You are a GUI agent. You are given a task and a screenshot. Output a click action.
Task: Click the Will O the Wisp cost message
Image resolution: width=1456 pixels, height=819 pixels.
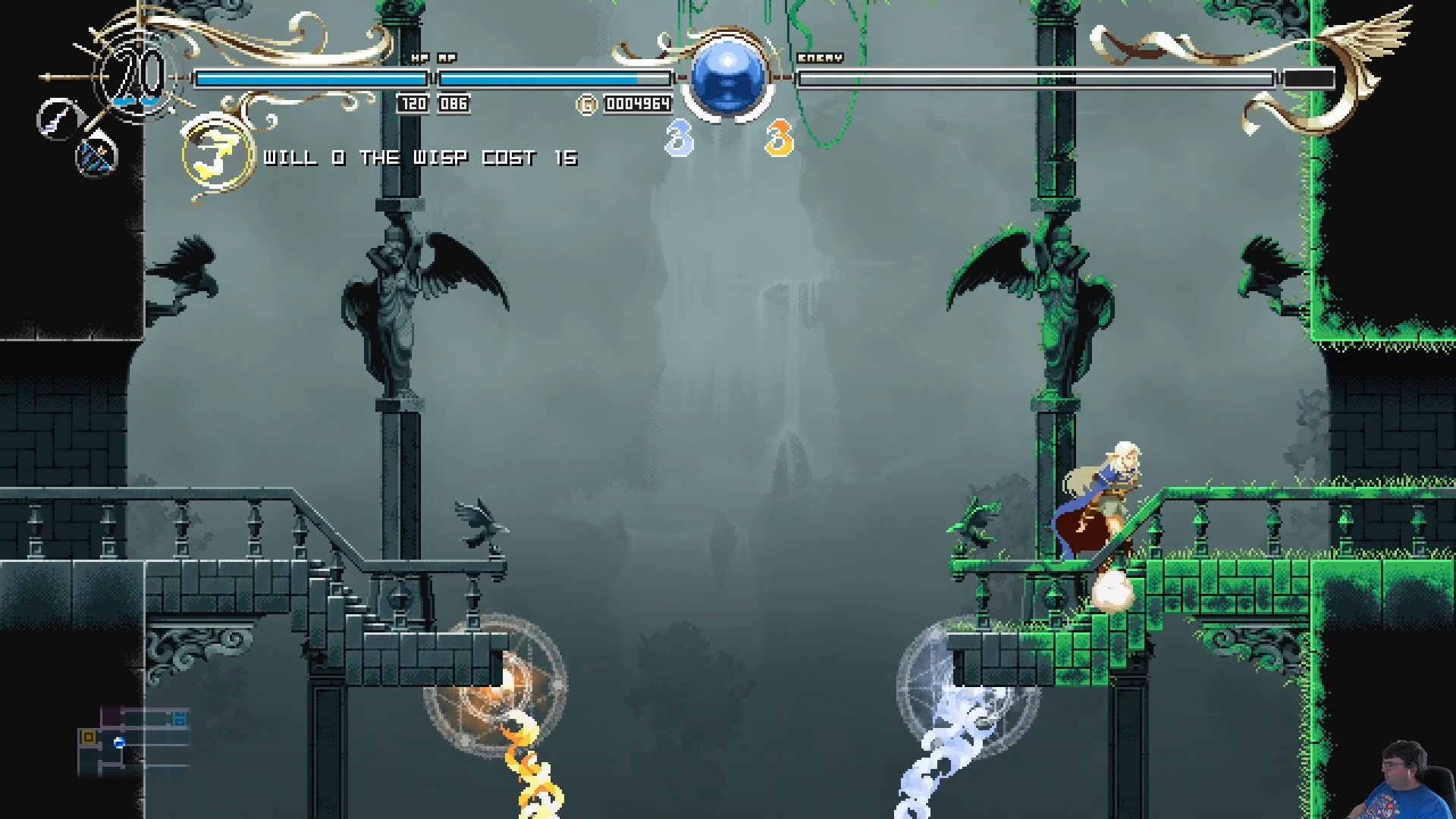click(422, 157)
